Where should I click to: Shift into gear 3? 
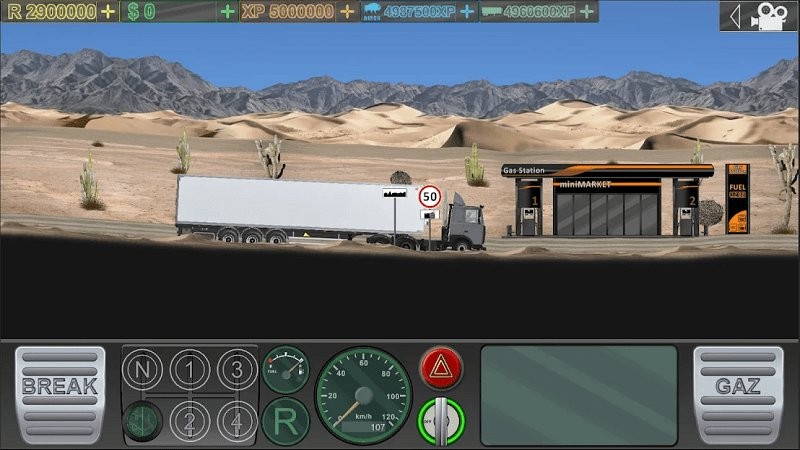(237, 371)
